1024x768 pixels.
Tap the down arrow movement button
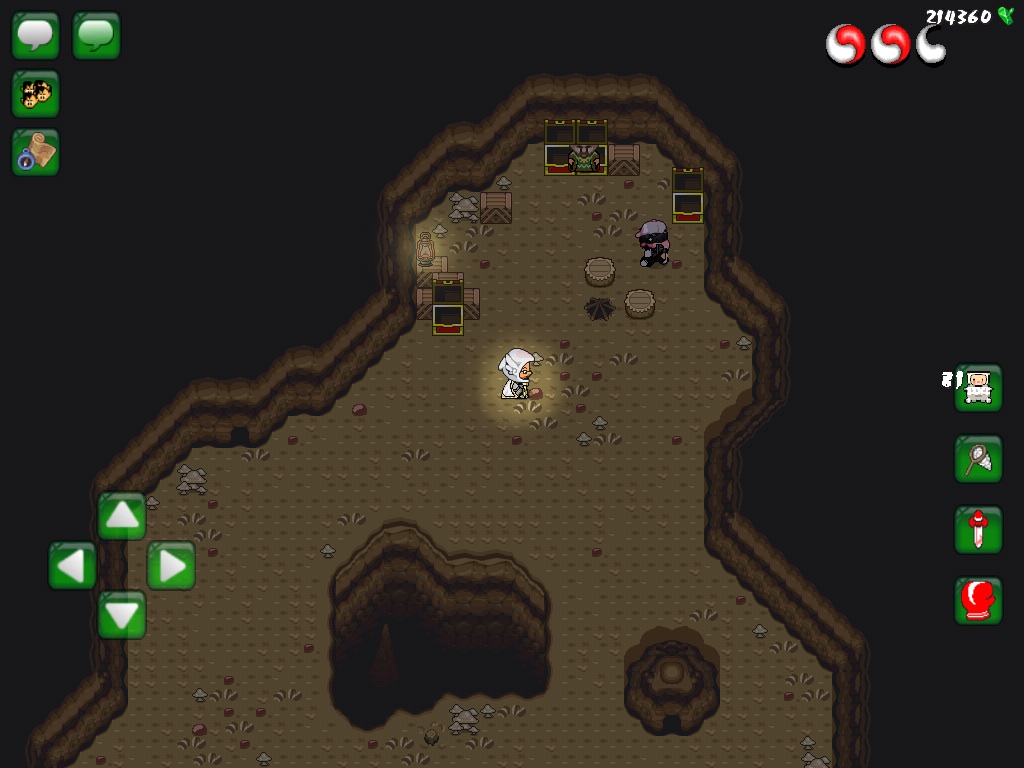[122, 614]
